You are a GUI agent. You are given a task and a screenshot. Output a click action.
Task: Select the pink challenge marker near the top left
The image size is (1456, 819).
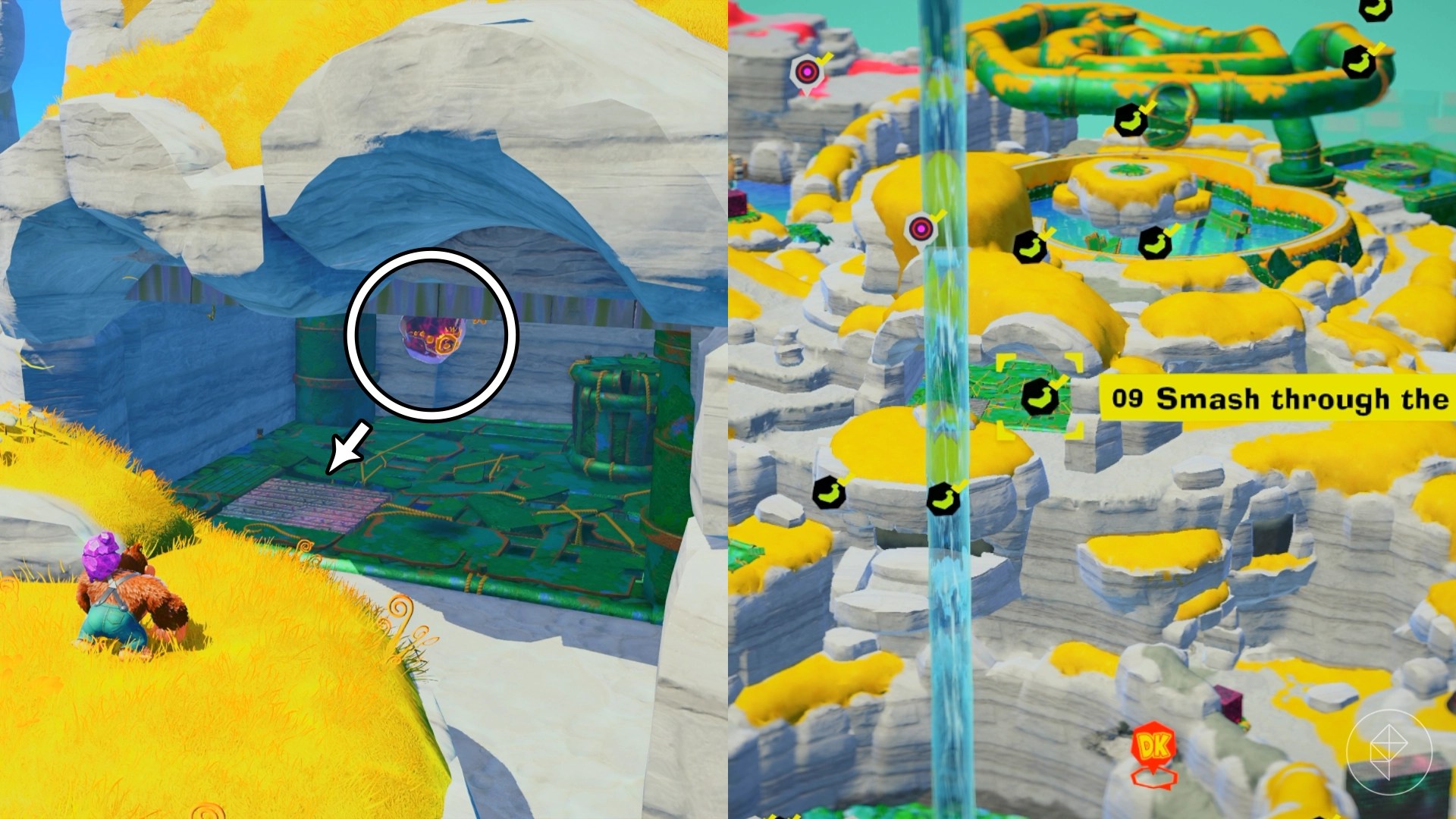808,71
